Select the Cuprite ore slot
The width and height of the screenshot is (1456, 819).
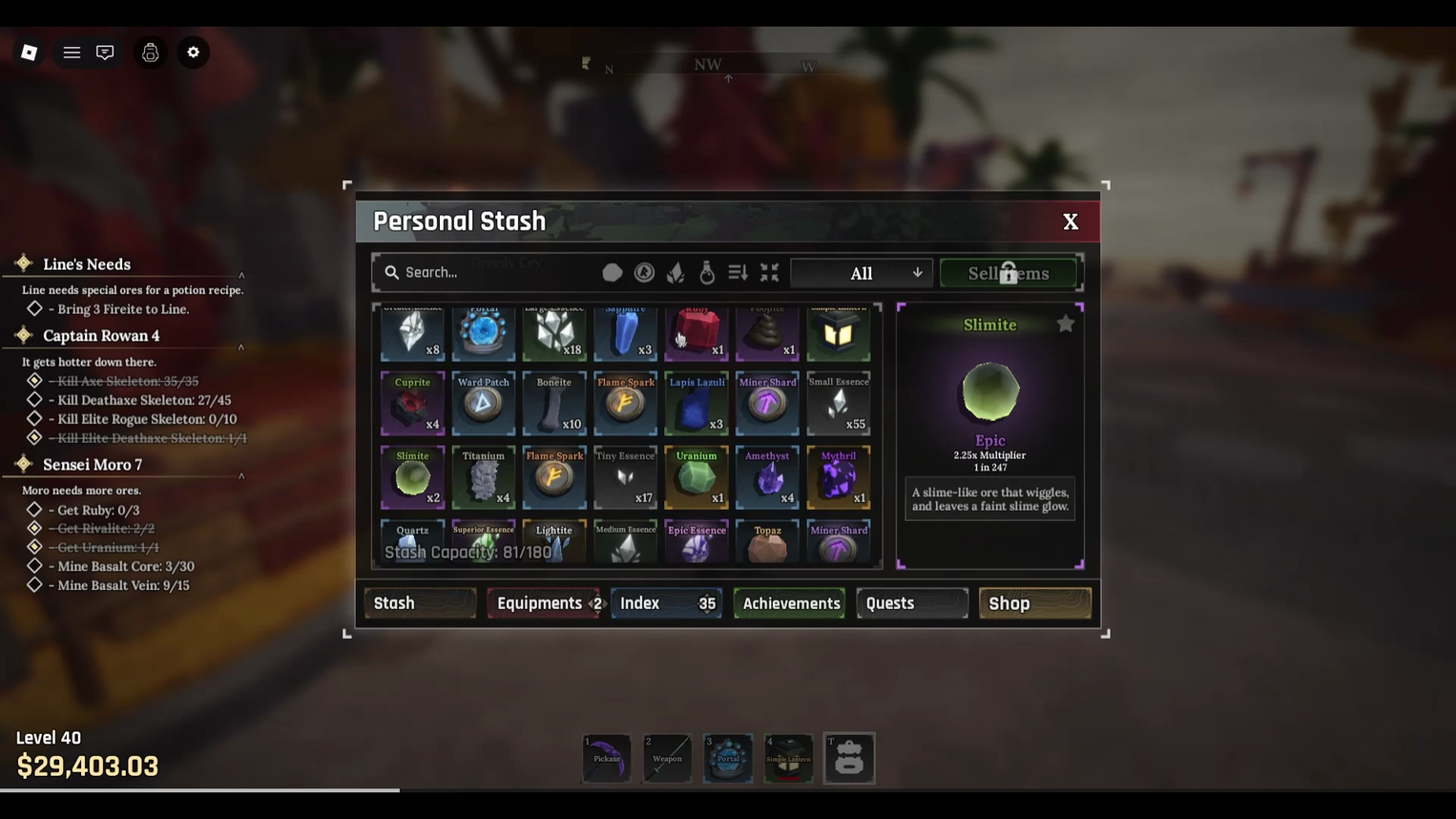(412, 404)
